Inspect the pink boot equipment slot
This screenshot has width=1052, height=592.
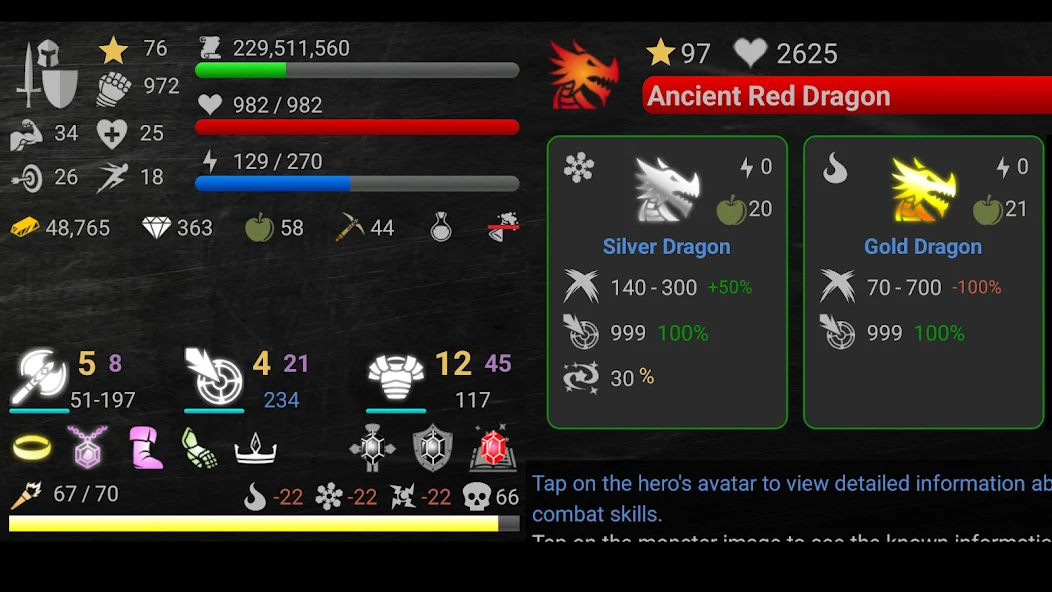tap(146, 447)
